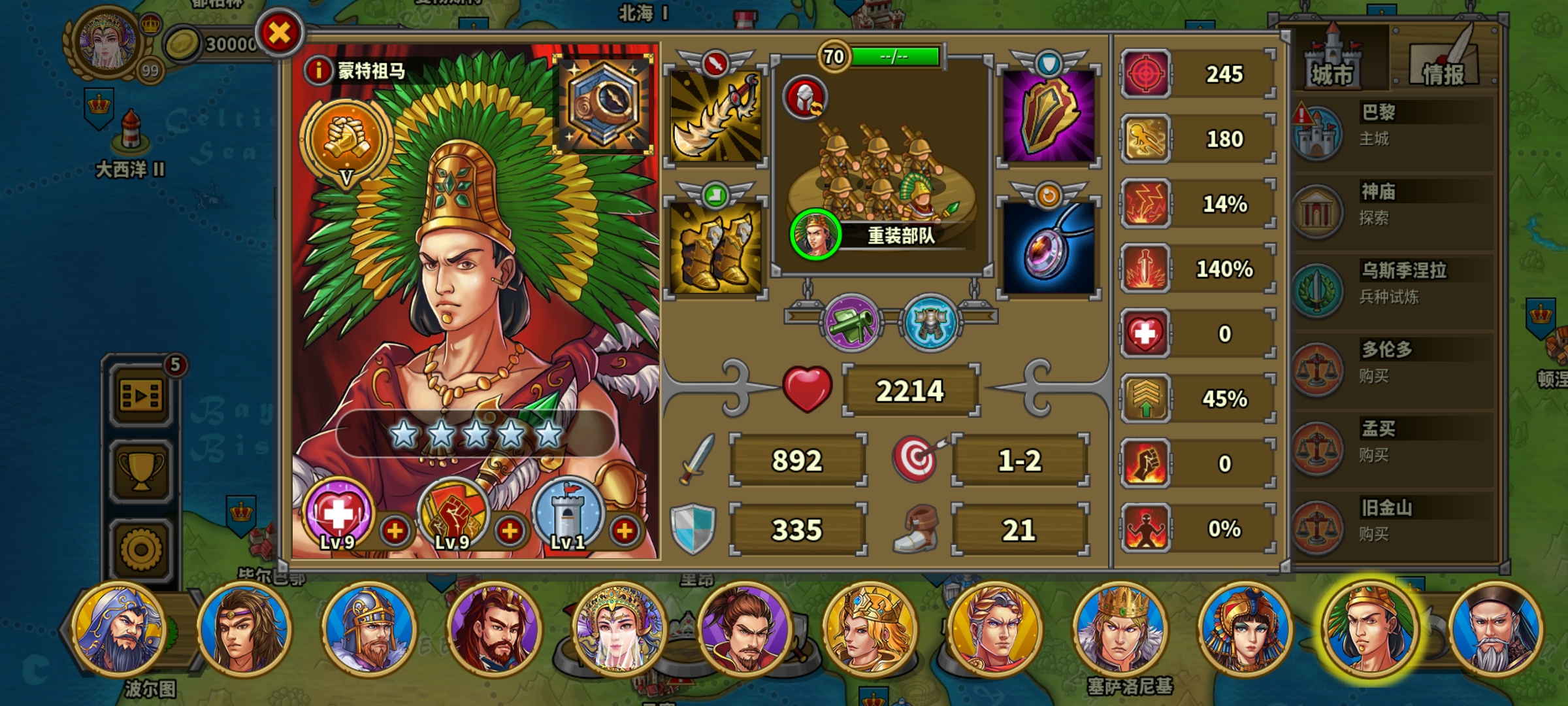Switch to the 情报 tab
The image size is (1568, 706).
(1444, 62)
